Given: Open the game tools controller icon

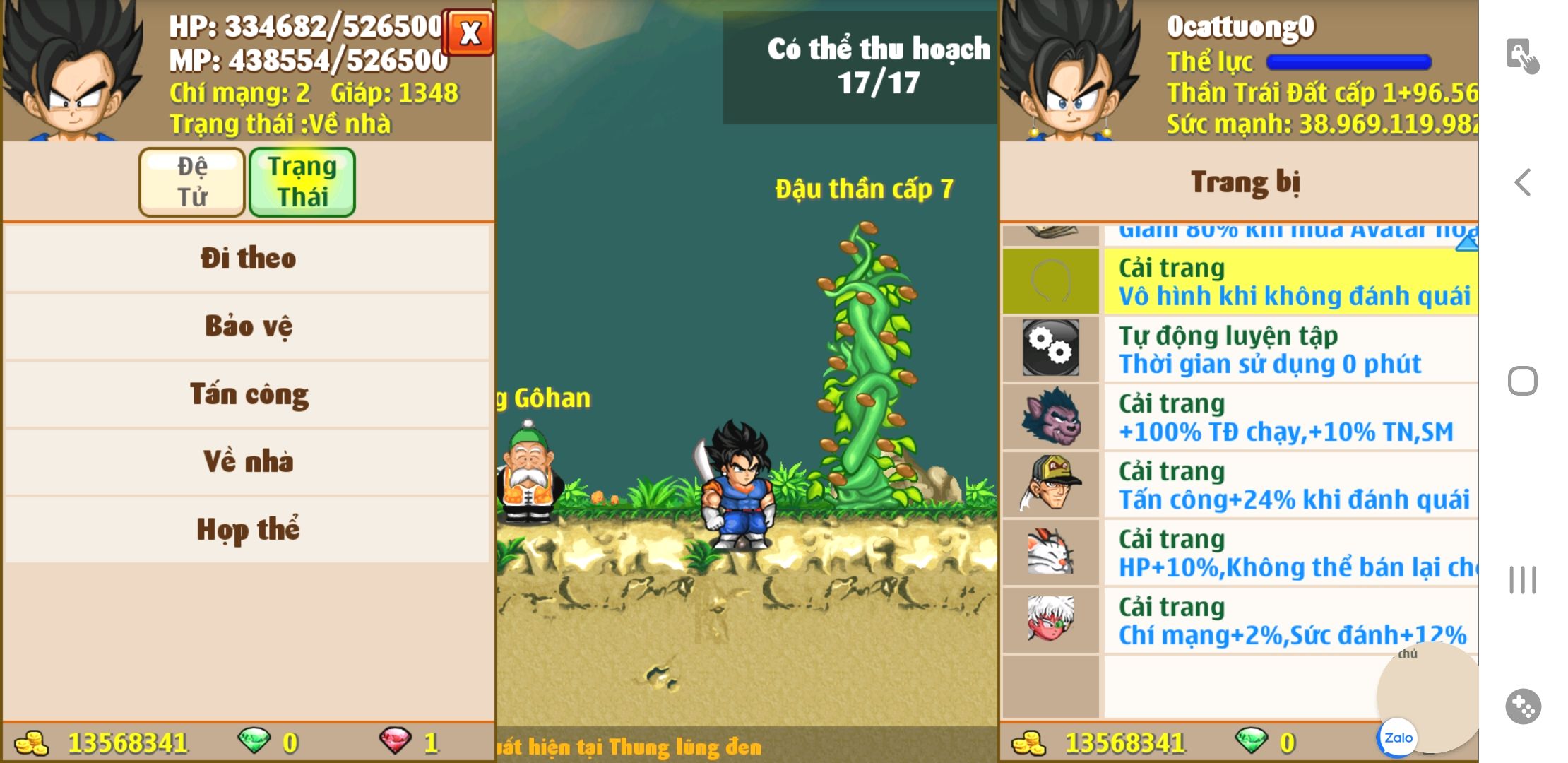Looking at the screenshot, I should coord(1522,706).
